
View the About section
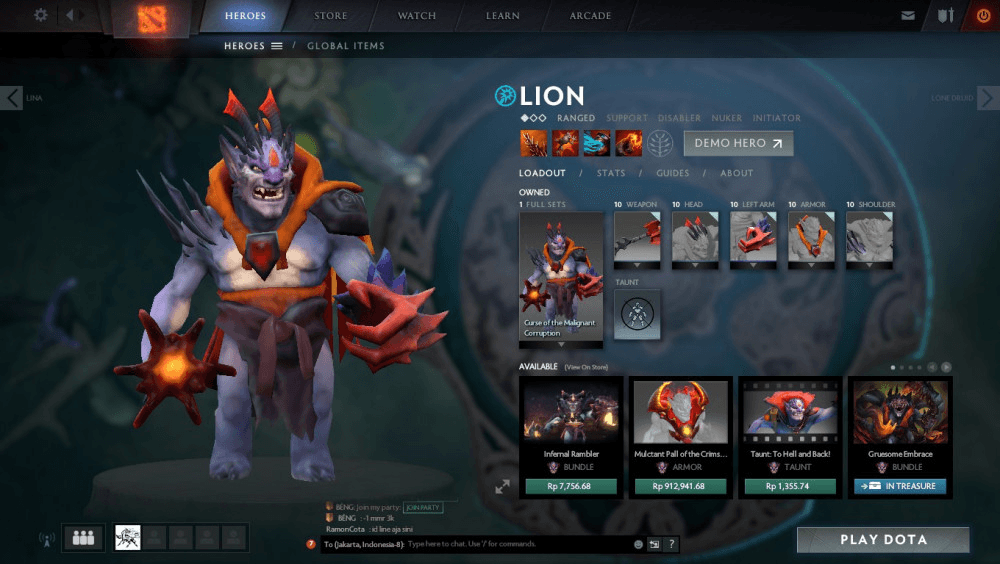pos(736,173)
